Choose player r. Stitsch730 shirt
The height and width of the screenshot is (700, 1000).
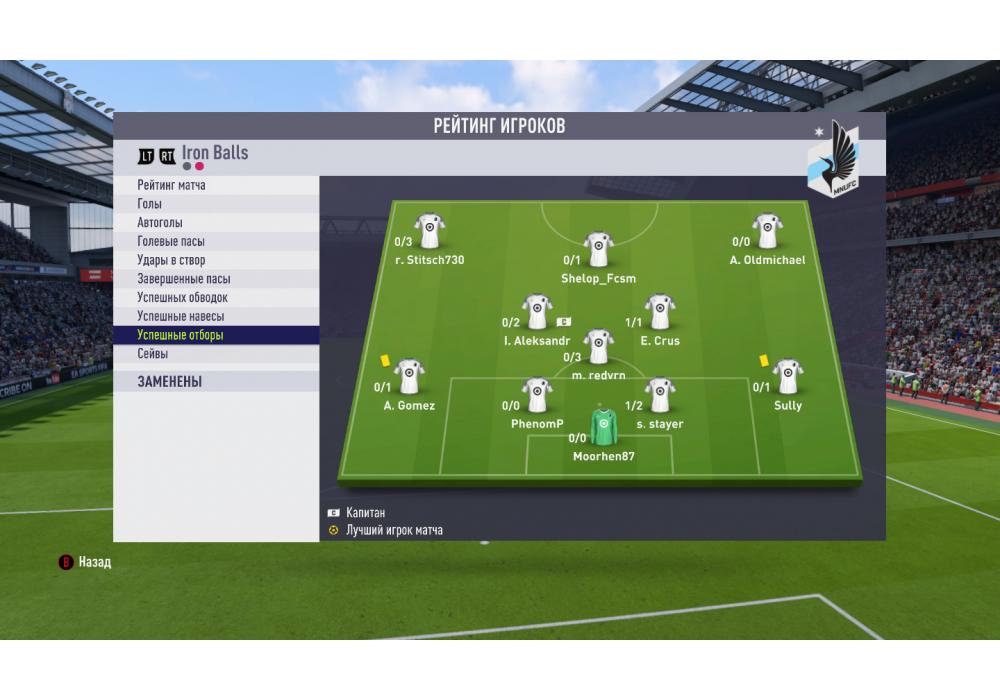[429, 230]
